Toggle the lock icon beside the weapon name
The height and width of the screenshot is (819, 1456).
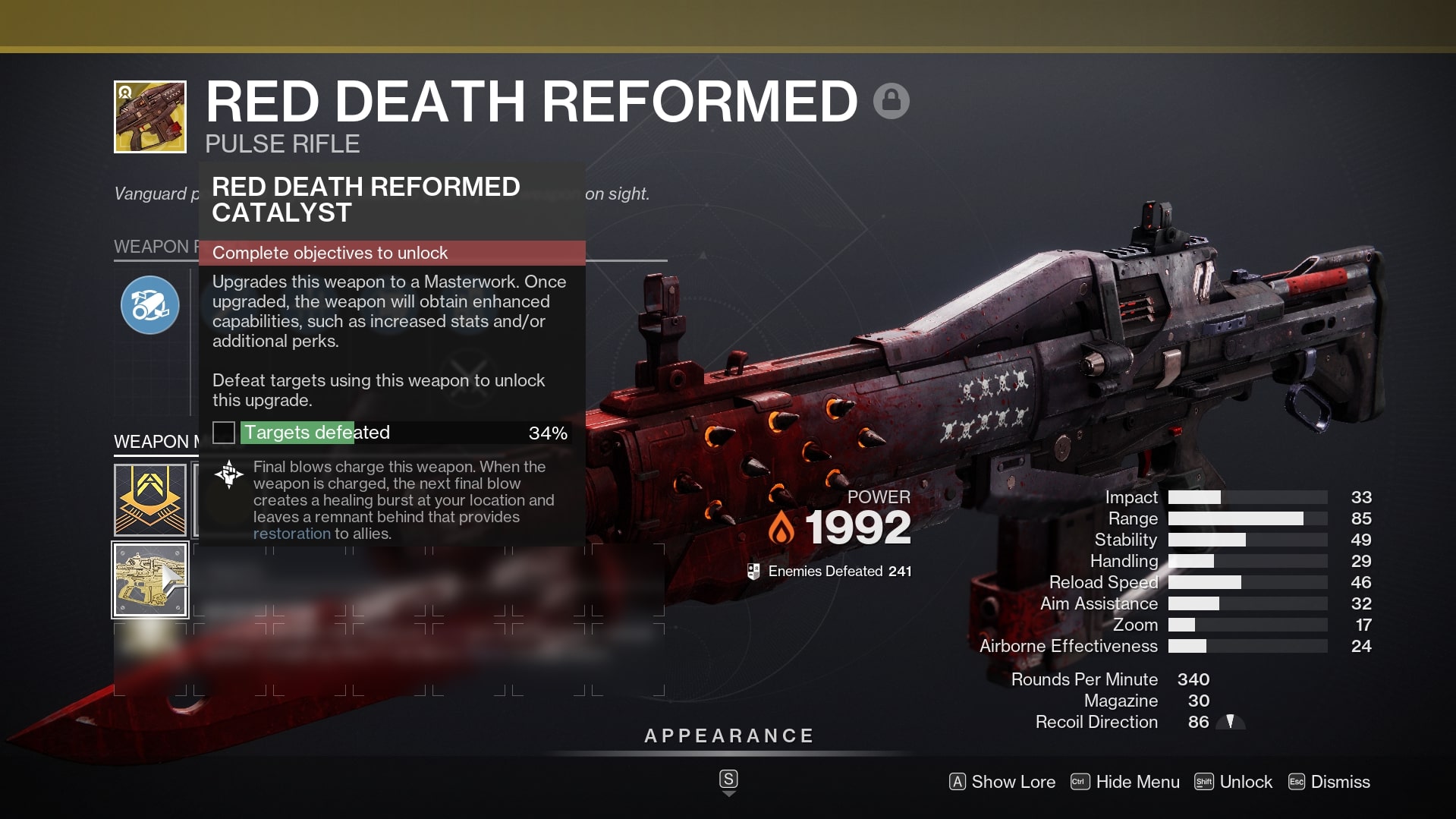tap(891, 101)
